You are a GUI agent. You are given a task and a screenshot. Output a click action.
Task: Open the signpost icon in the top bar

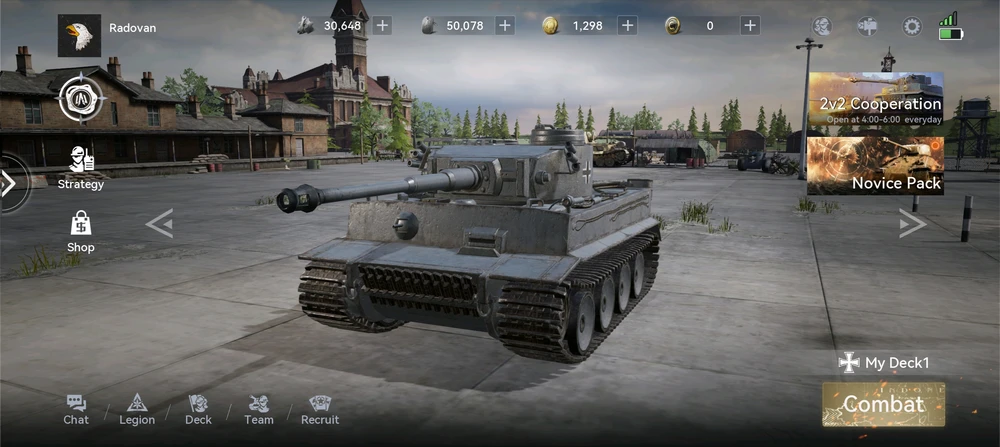pos(867,27)
